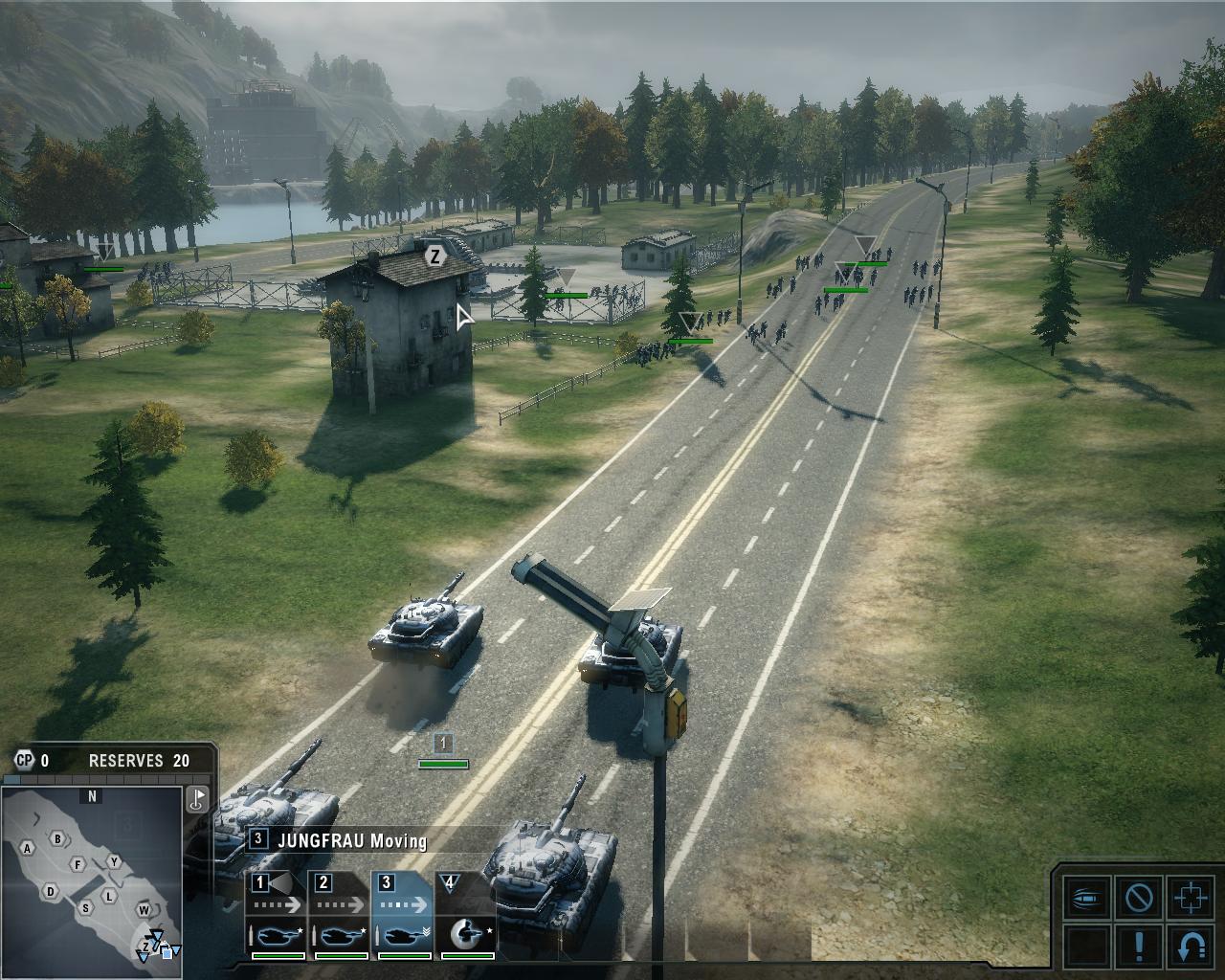1225x980 pixels.
Task: Select the unit 1 marker on the road
Action: click(442, 743)
